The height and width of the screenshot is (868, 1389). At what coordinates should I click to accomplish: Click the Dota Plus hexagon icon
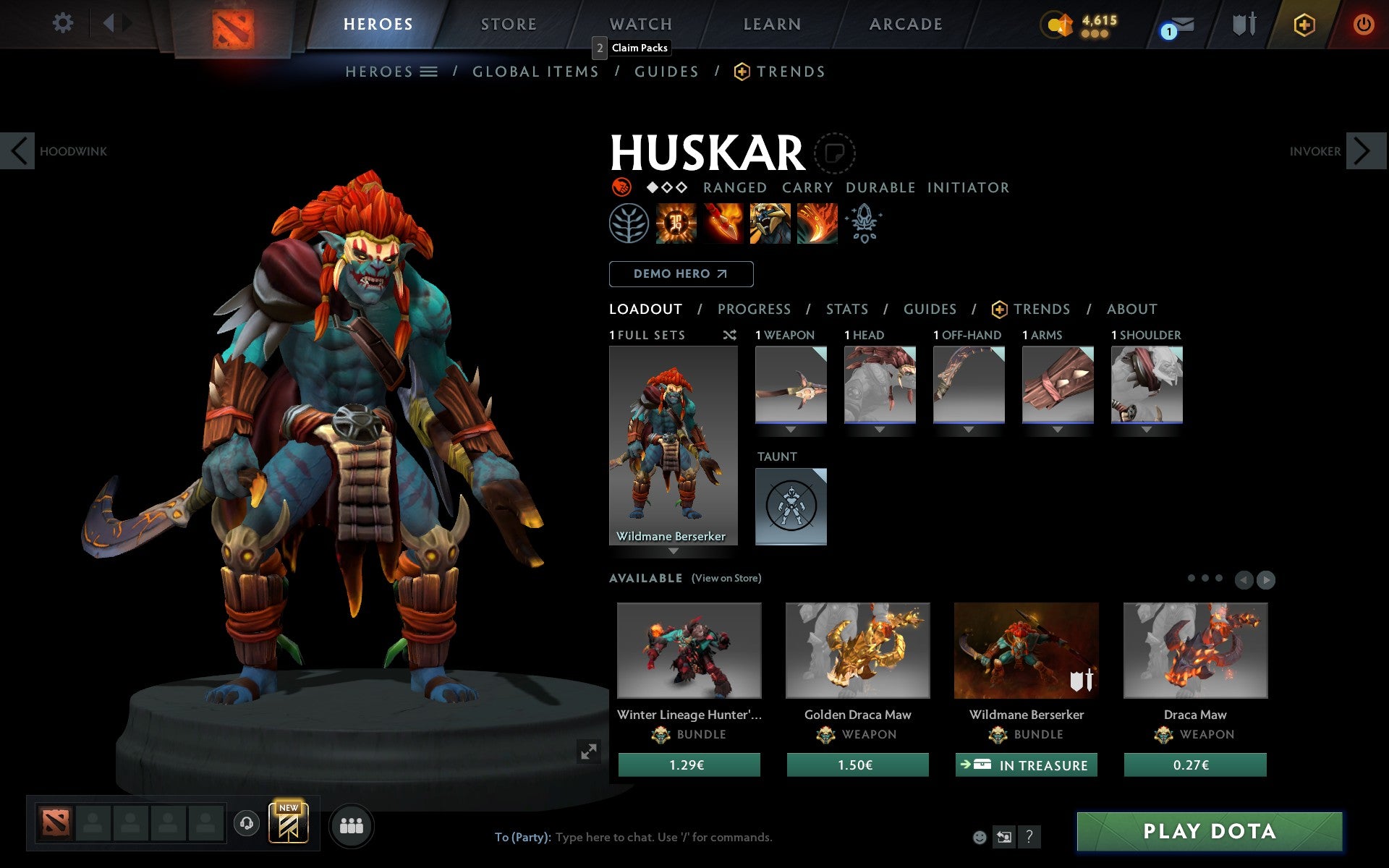(1303, 23)
